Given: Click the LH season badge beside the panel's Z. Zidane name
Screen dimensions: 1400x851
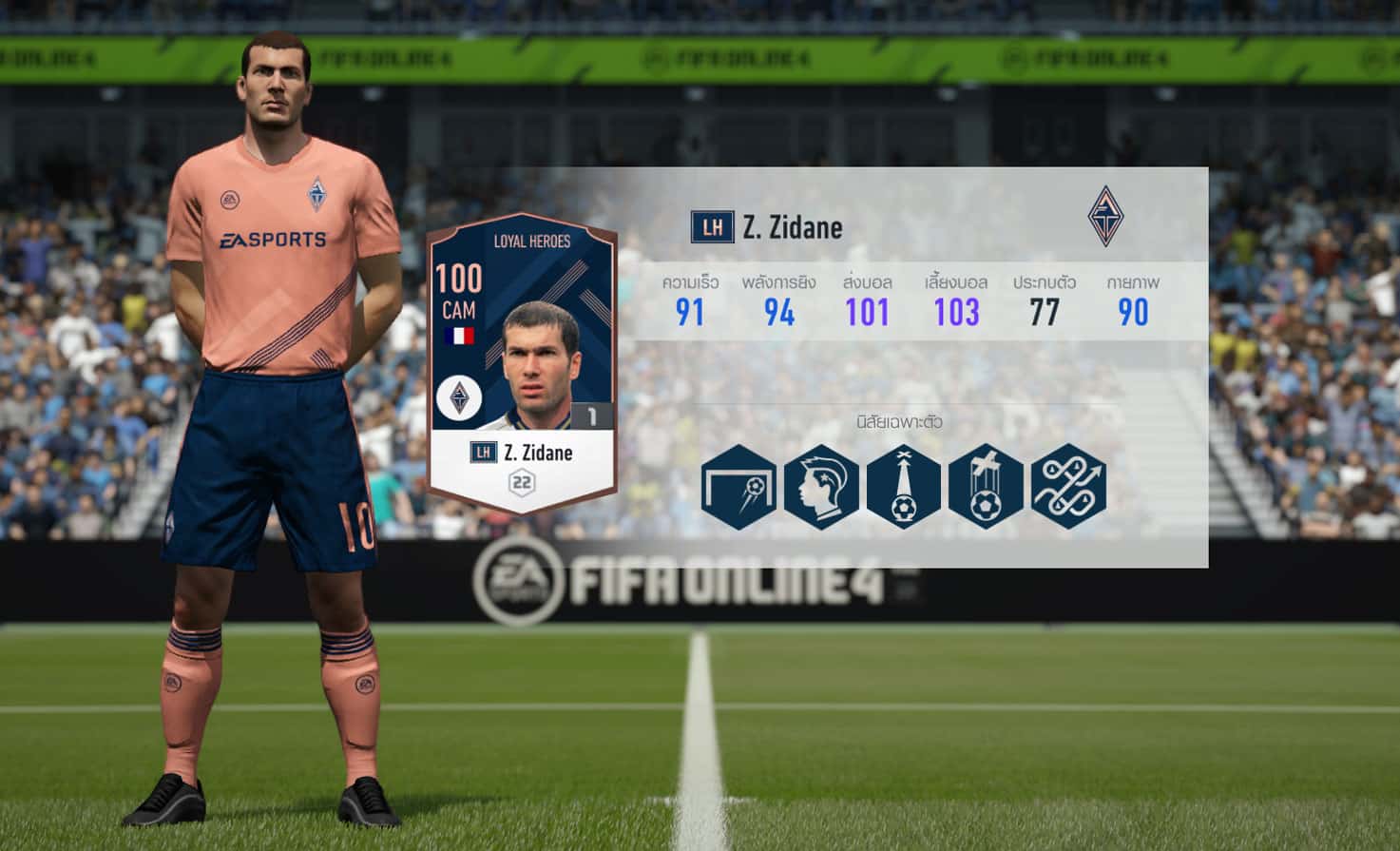Looking at the screenshot, I should [x=712, y=227].
